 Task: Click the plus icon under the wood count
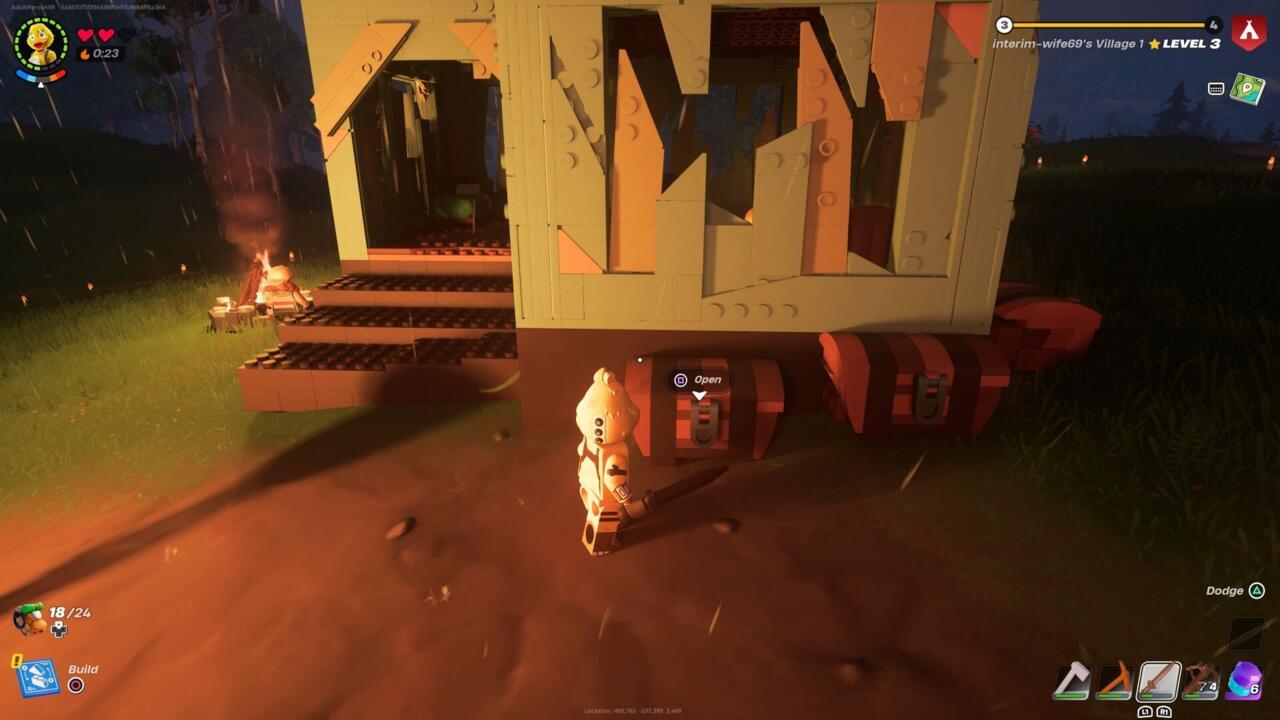[x=59, y=630]
